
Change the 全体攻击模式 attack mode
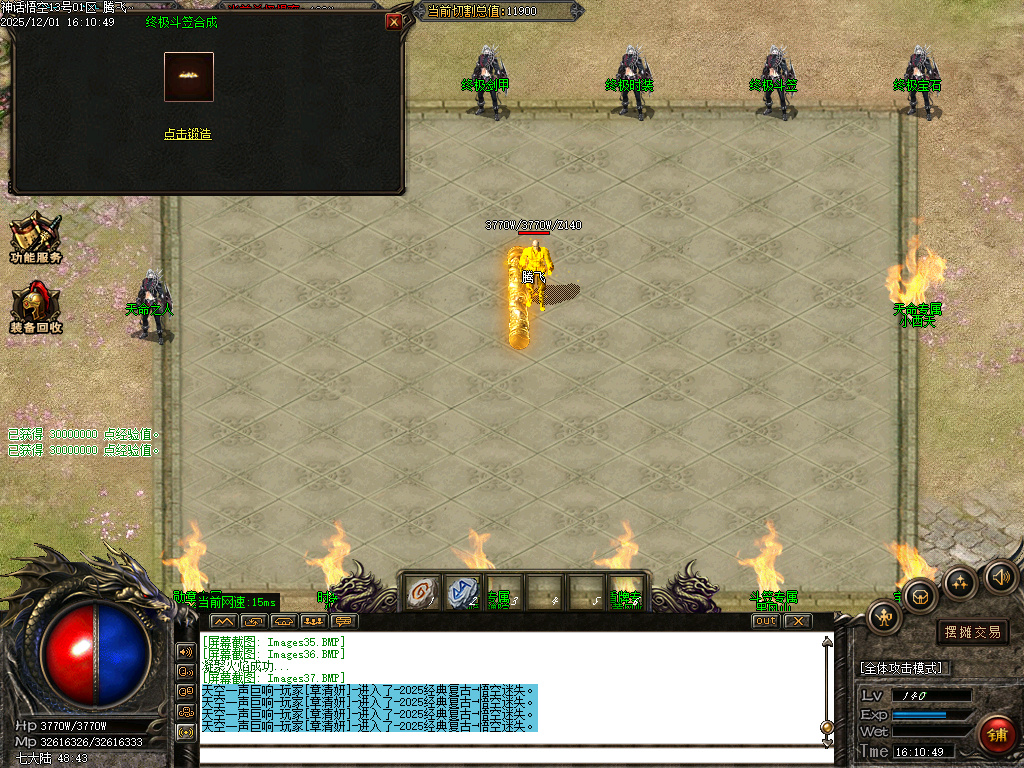906,668
